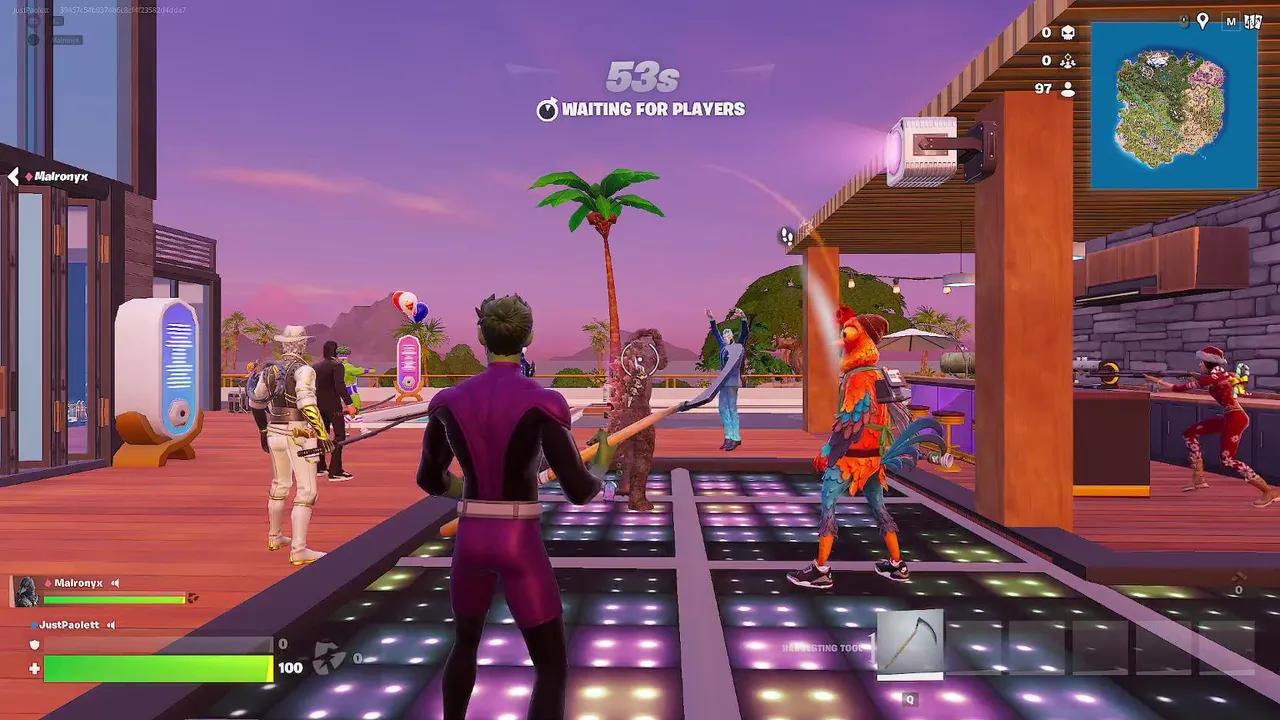Click the green health cross icon bottom left

34,667
